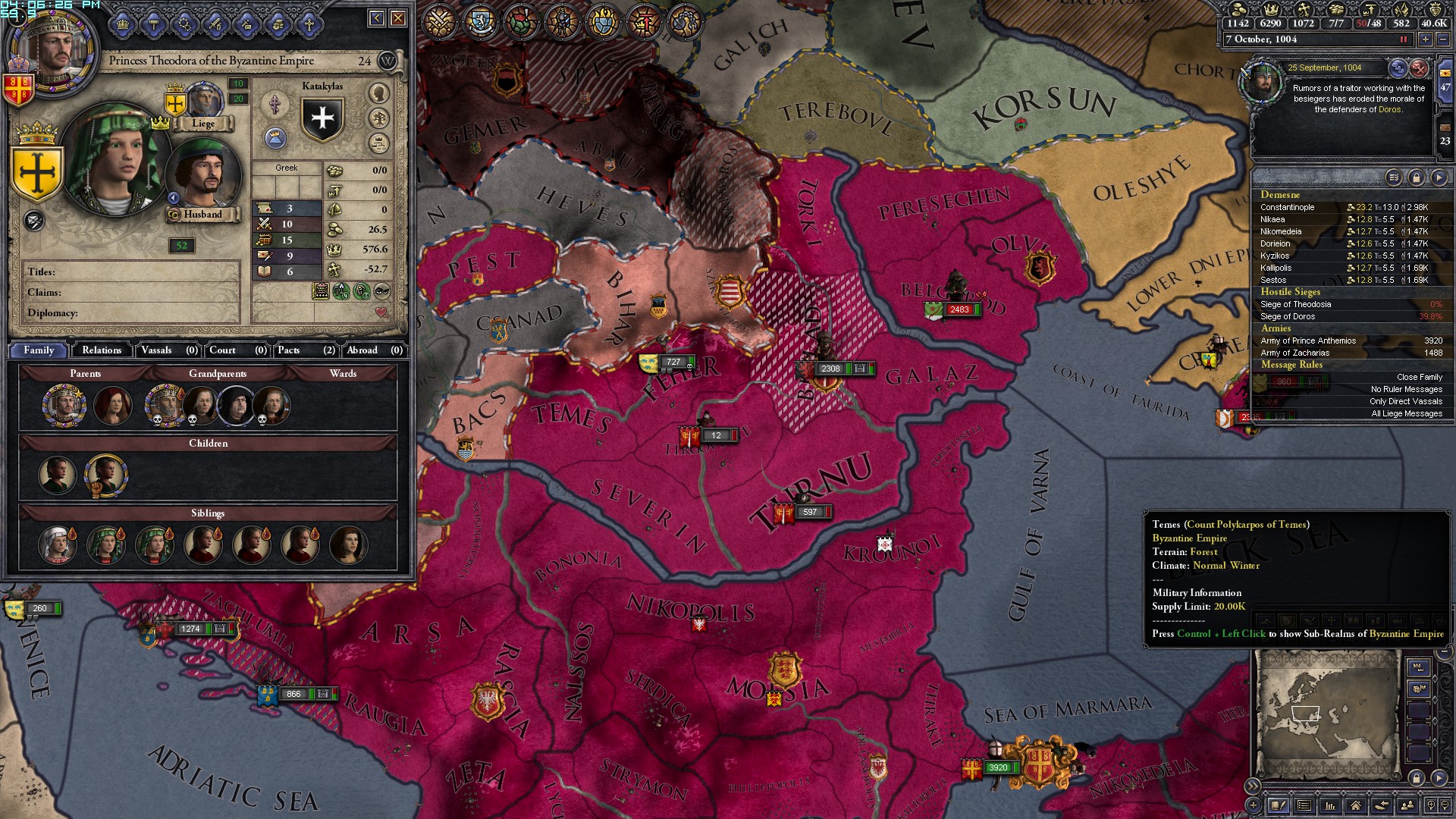Viewport: 1456px width, 819px height.
Task: Go to your capital using the home icon
Action: click(x=1356, y=805)
